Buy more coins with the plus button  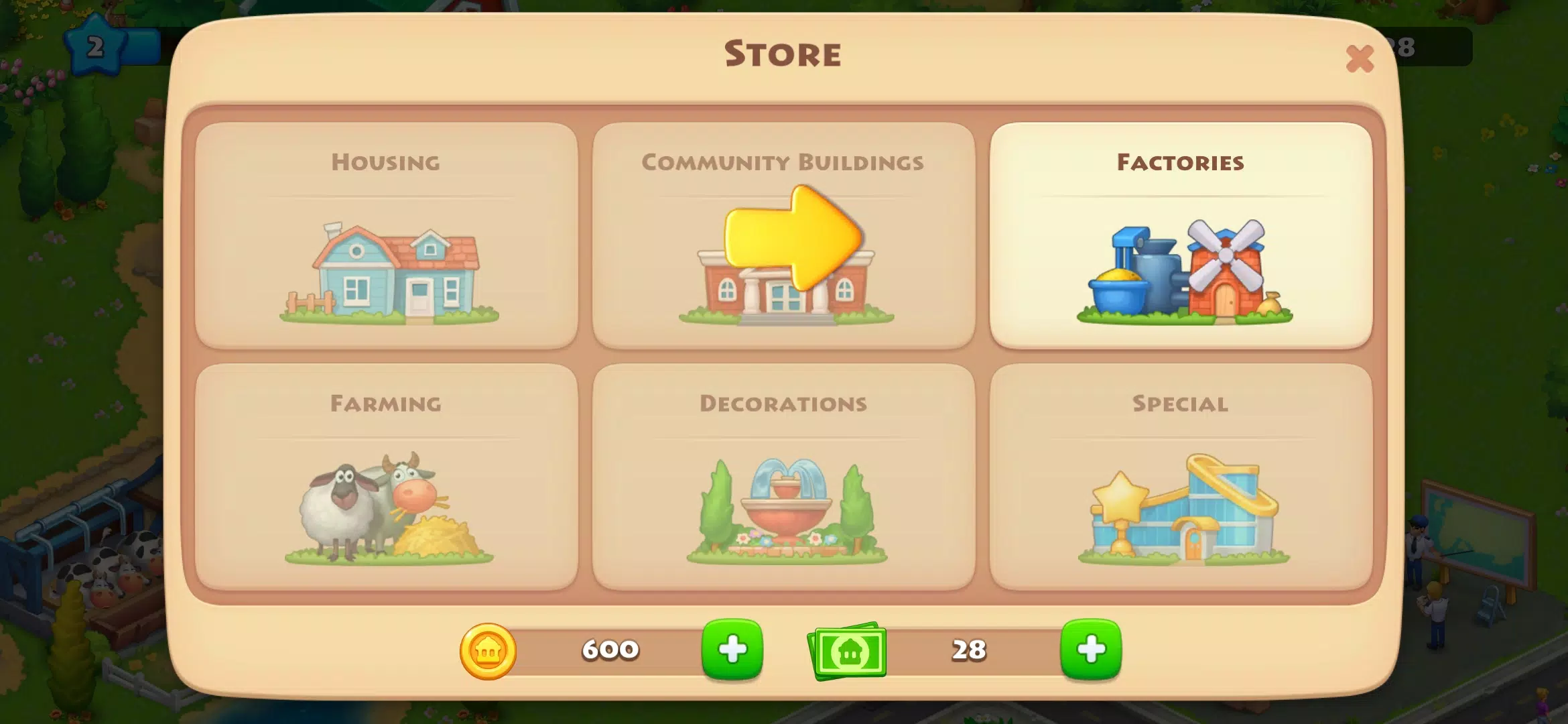coord(732,649)
